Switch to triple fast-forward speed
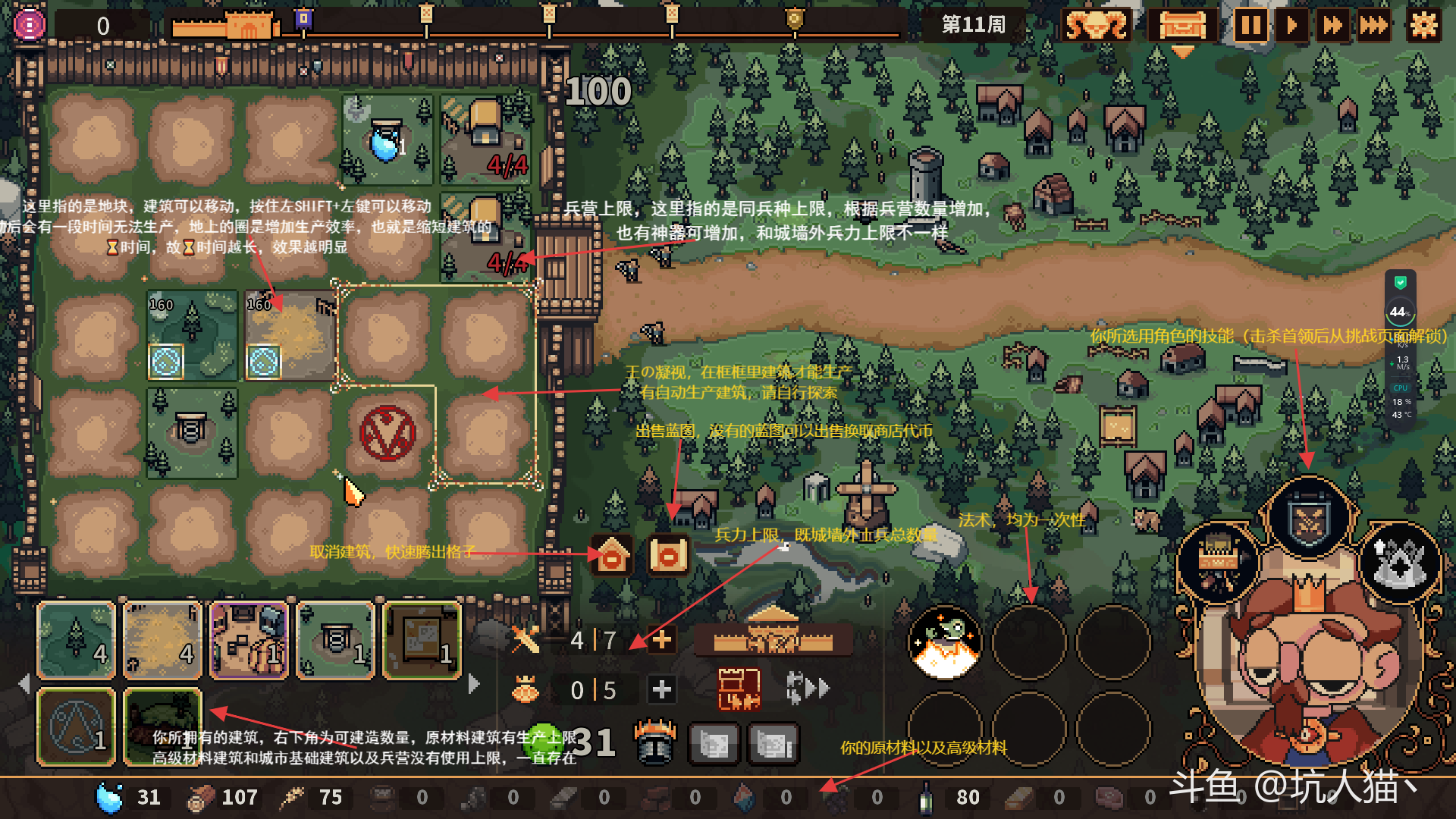Screen dimensions: 1456x819 pos(1373,26)
